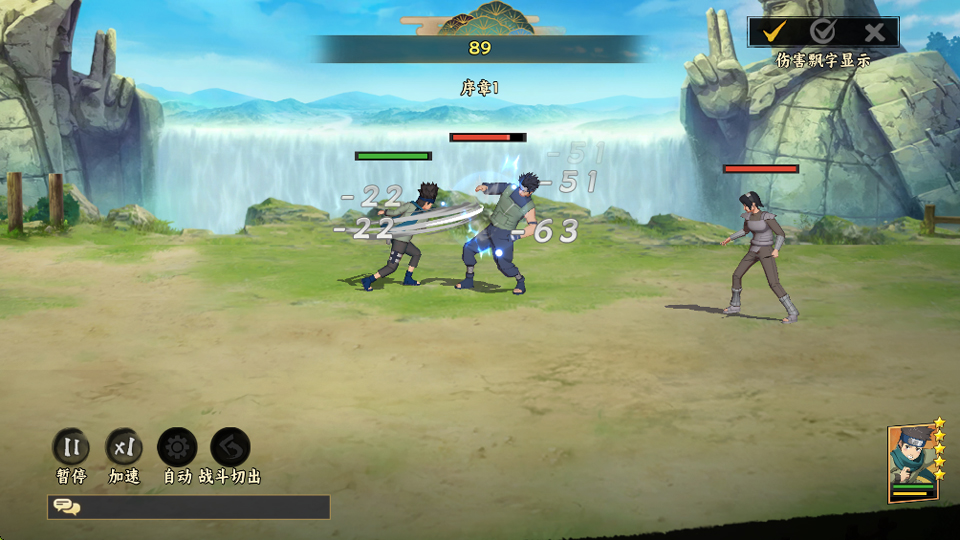
Task: Exit the fight via 战斗切出 button
Action: click(230, 448)
